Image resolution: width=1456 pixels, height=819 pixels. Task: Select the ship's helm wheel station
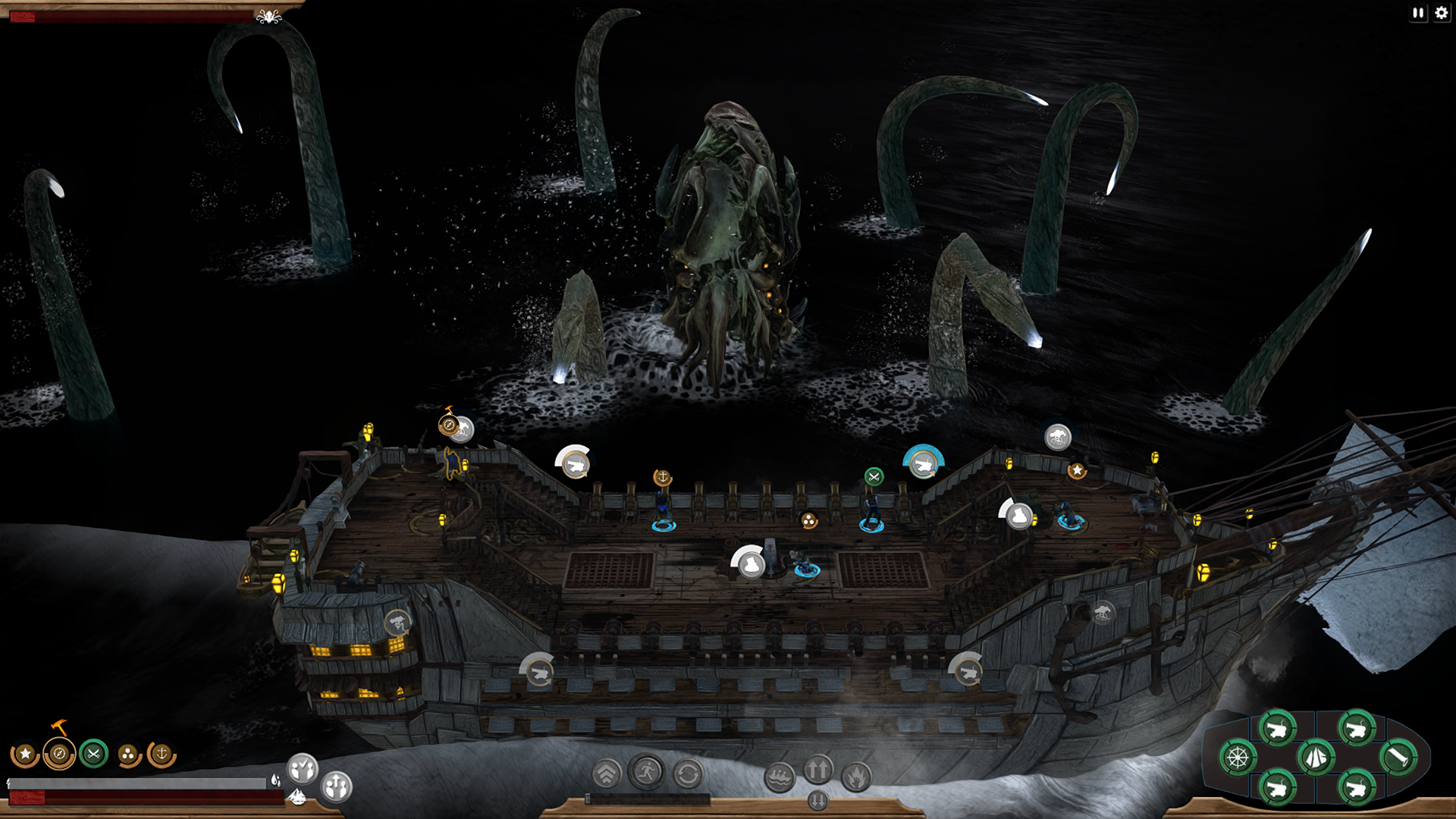click(1238, 758)
